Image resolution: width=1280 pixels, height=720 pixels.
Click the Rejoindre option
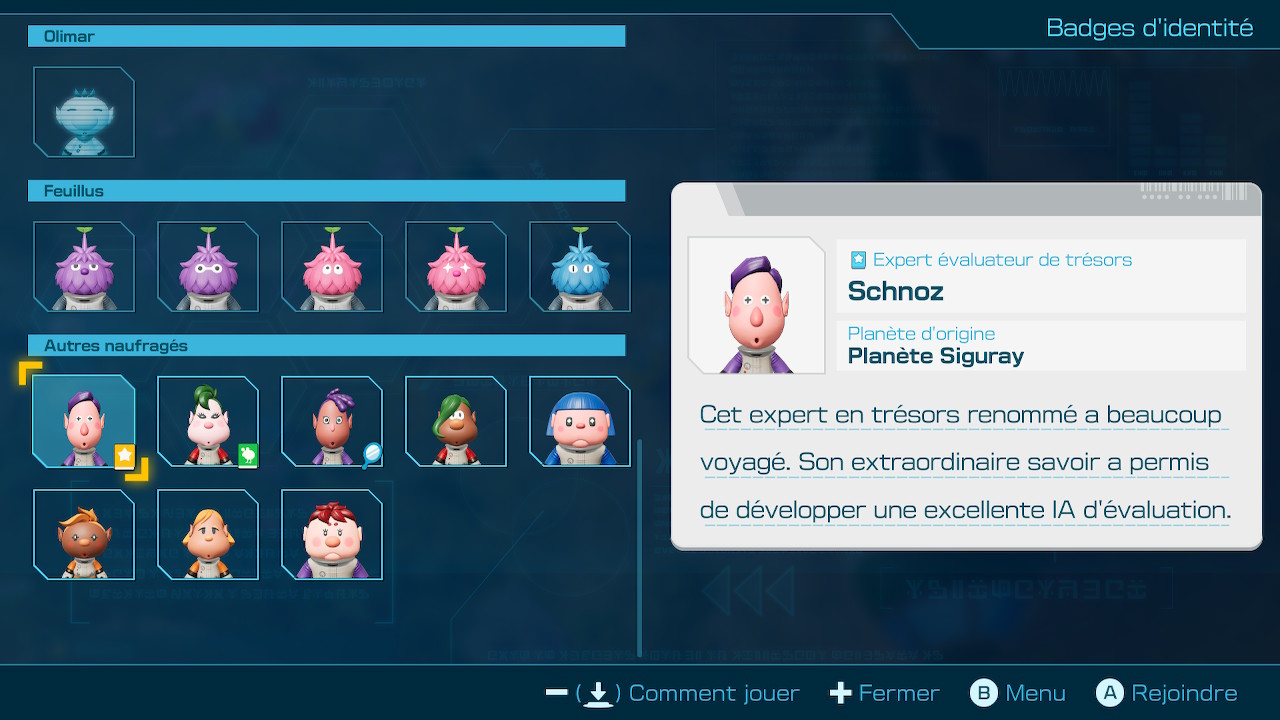point(1168,693)
